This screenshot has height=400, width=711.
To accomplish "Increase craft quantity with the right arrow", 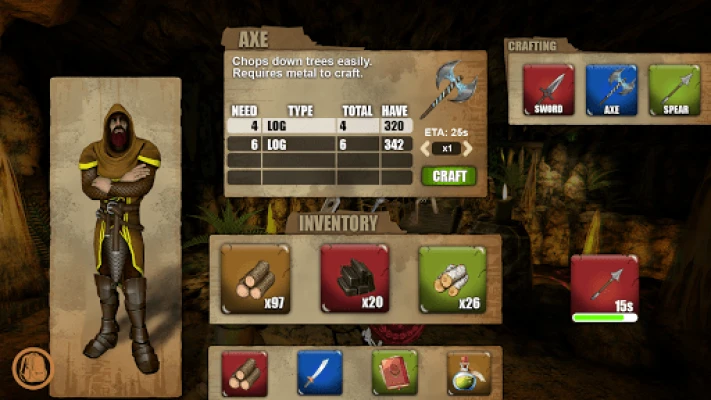I will [x=467, y=148].
